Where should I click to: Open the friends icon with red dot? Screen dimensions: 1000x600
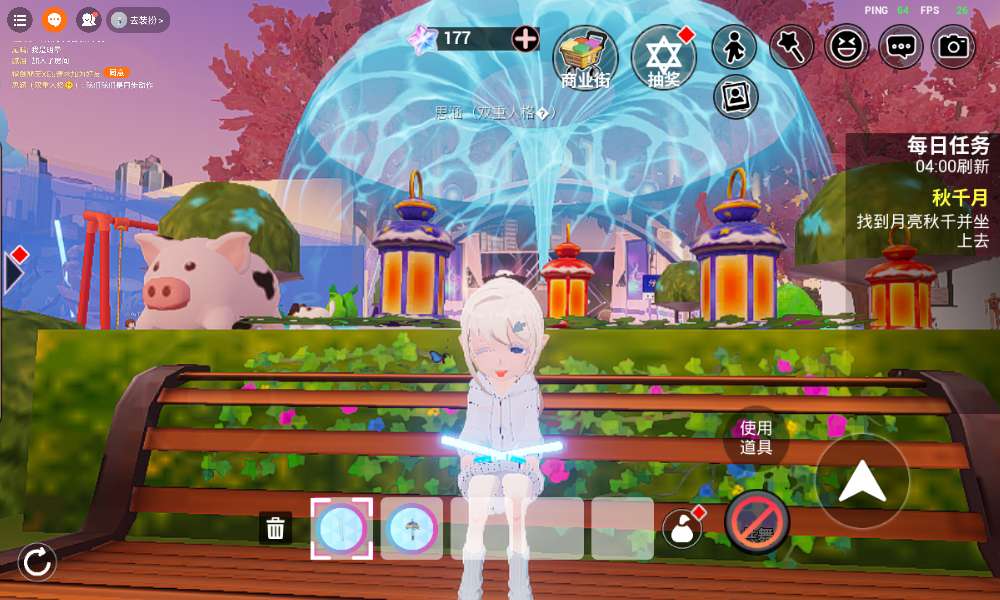click(x=89, y=19)
